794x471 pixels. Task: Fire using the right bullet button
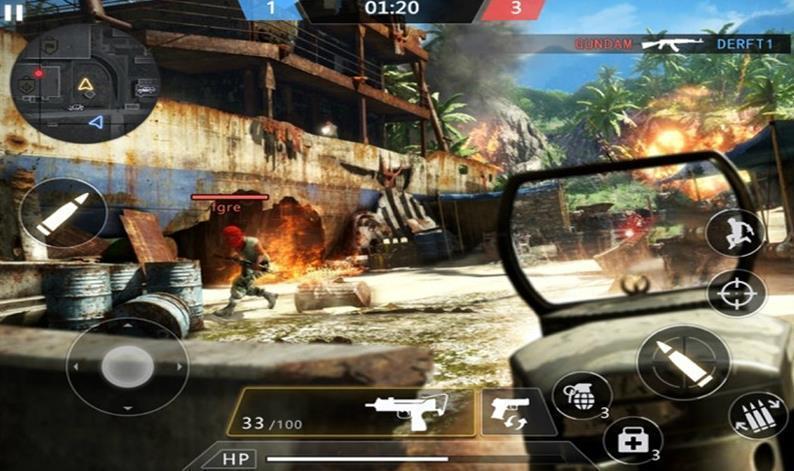pos(683,363)
